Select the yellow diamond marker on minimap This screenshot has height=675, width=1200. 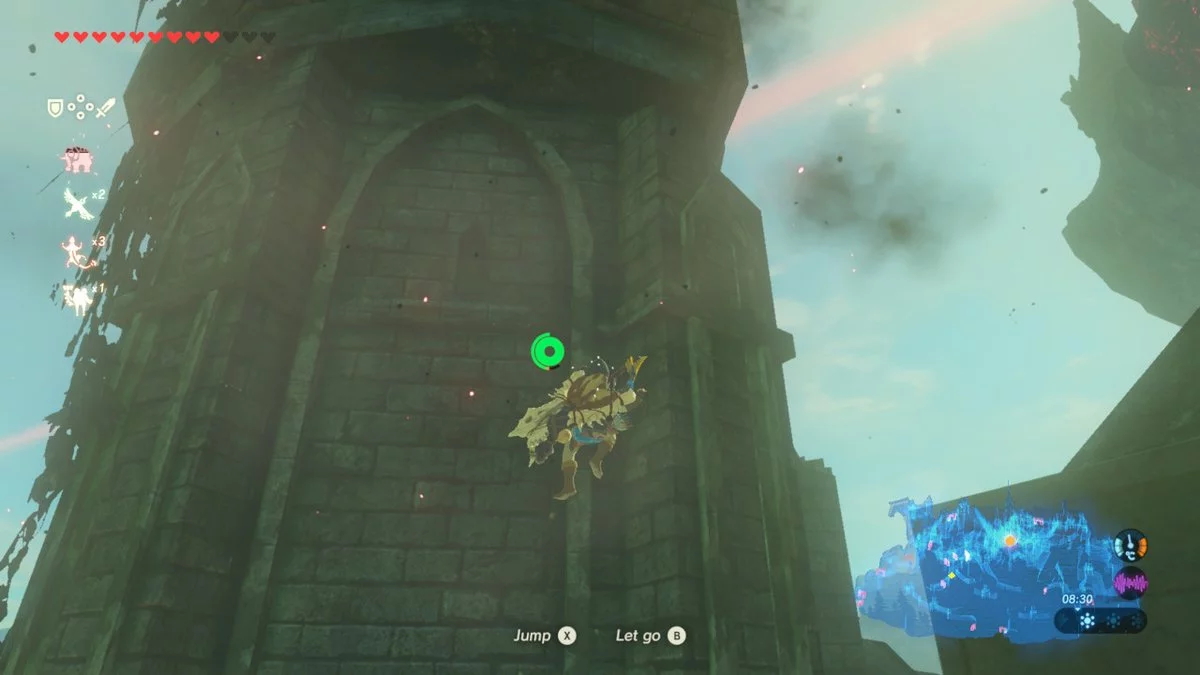pyautogui.click(x=950, y=575)
